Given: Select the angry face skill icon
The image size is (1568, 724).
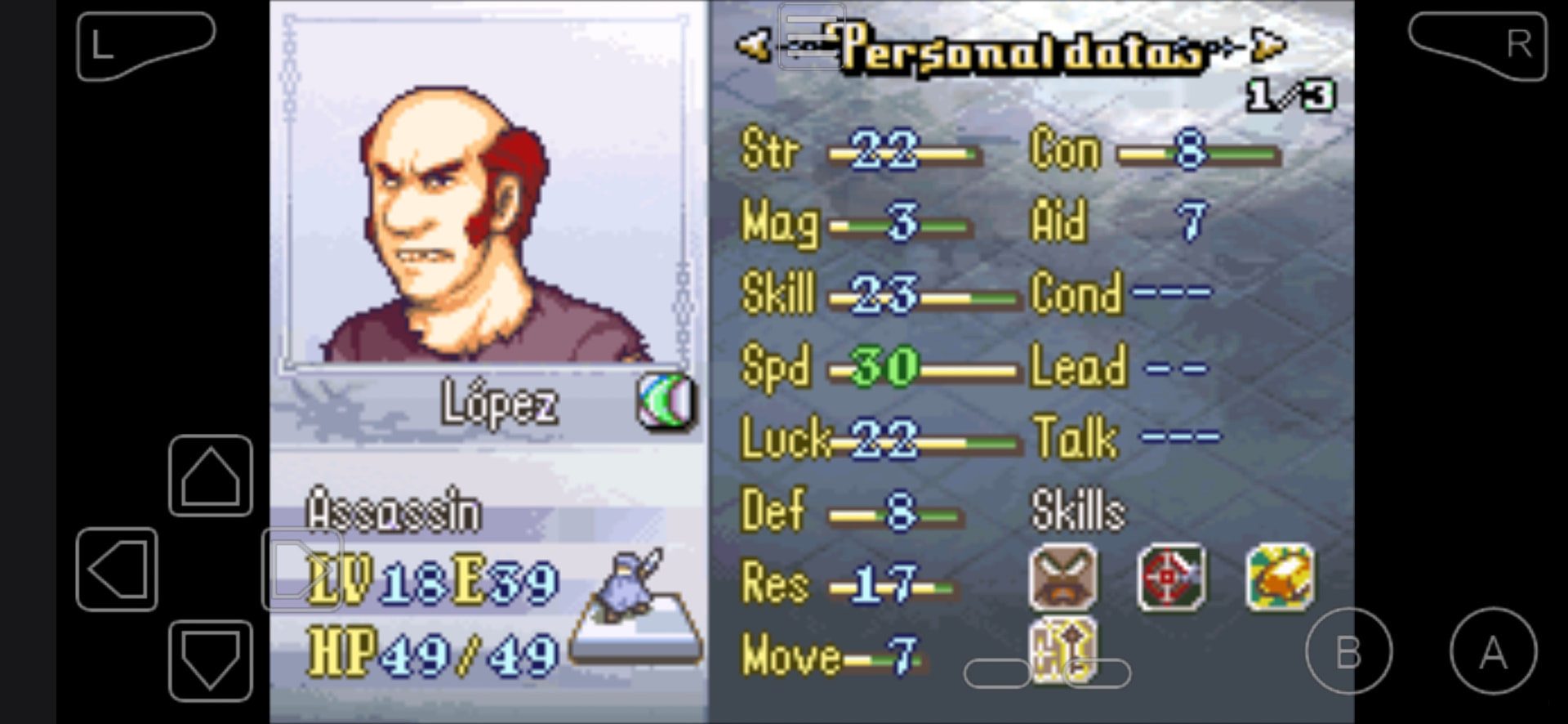Looking at the screenshot, I should point(1062,578).
